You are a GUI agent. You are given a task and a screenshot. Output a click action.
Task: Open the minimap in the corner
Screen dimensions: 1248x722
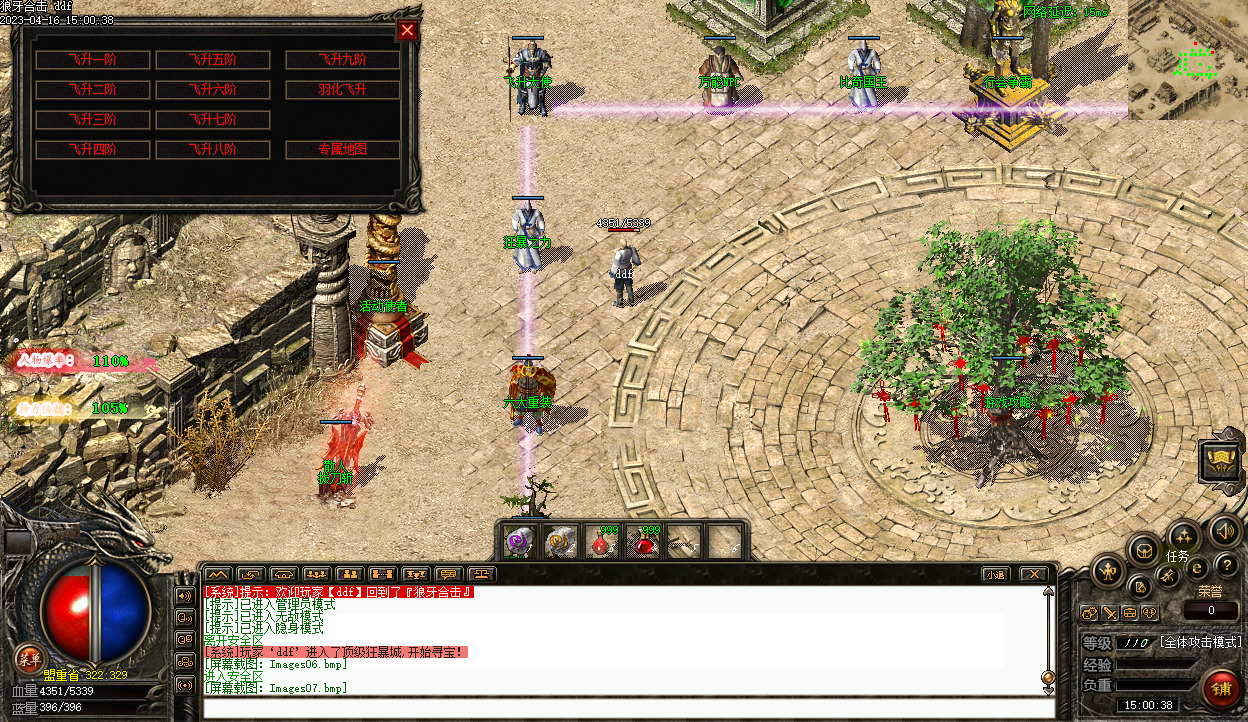[1188, 60]
